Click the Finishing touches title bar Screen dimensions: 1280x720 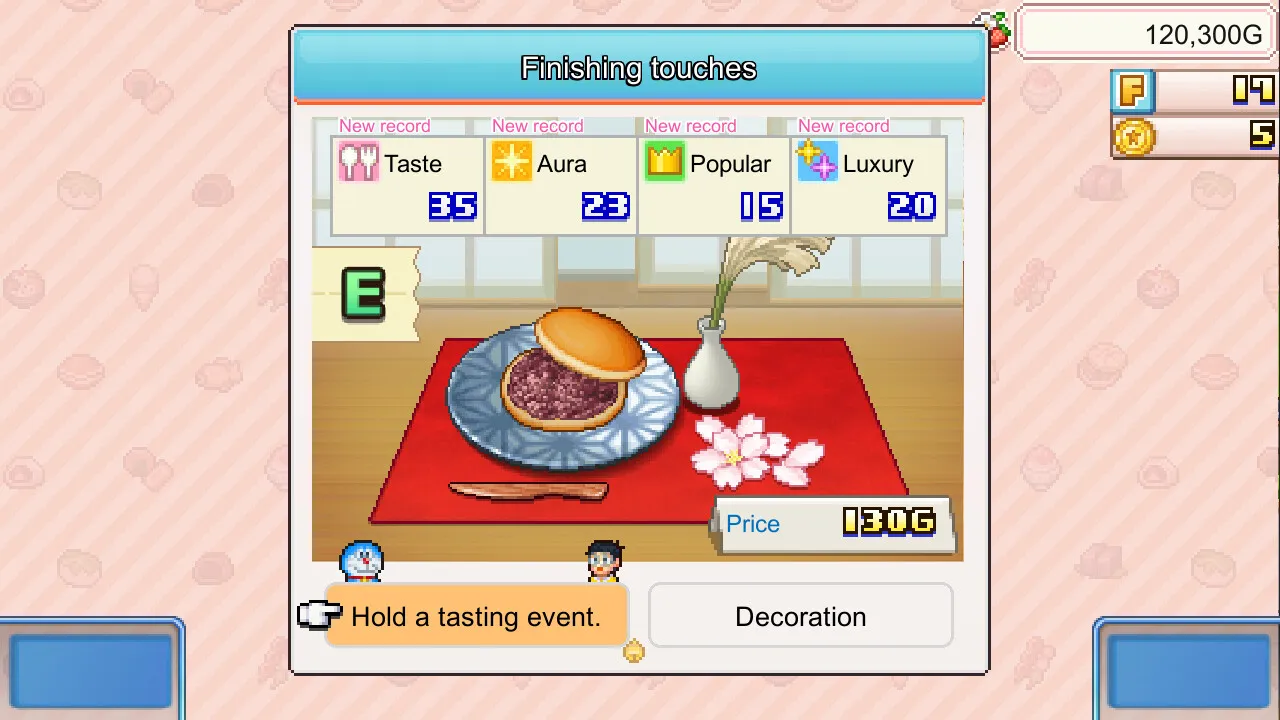tap(638, 68)
